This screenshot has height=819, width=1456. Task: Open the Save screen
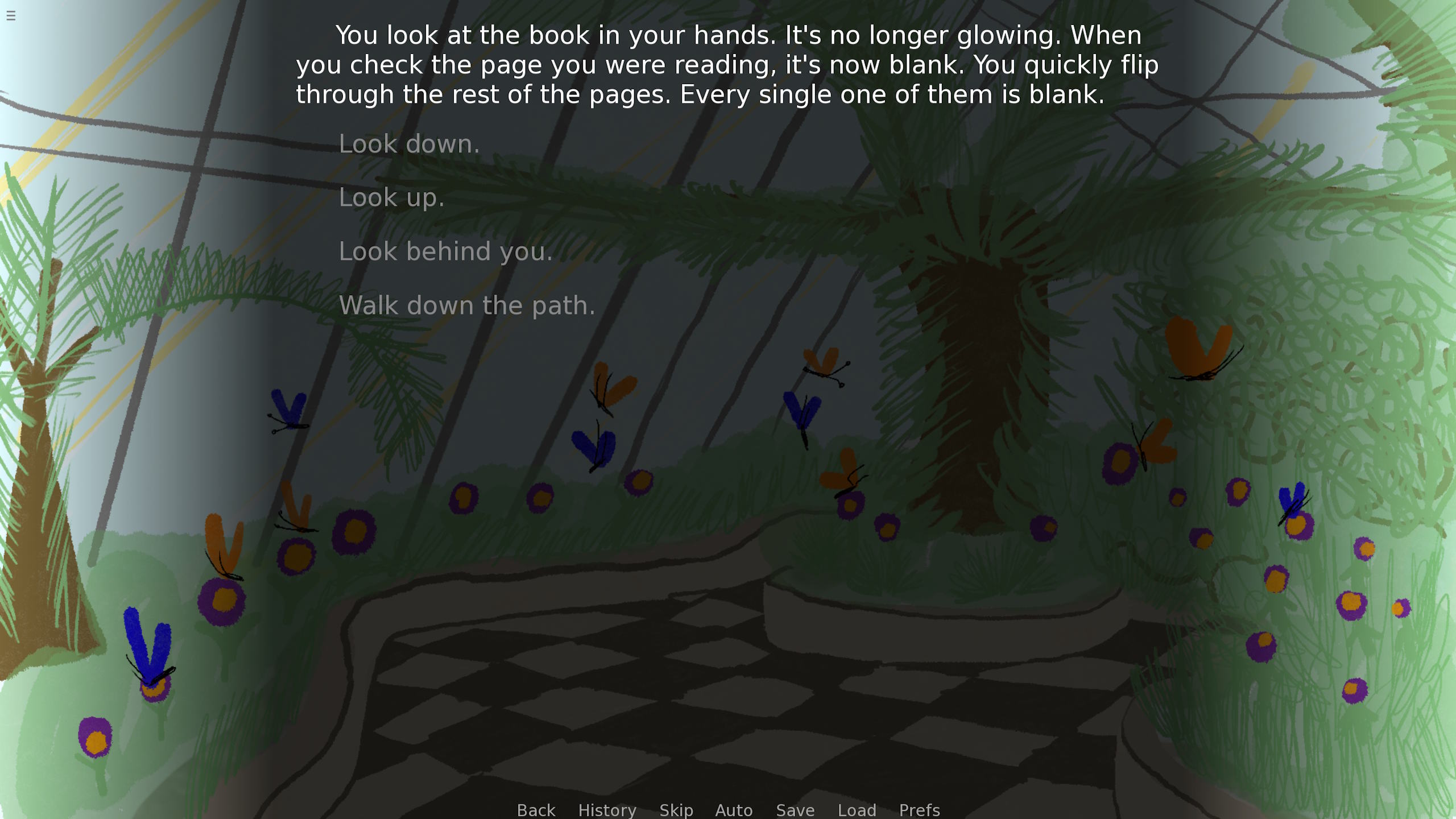795,809
